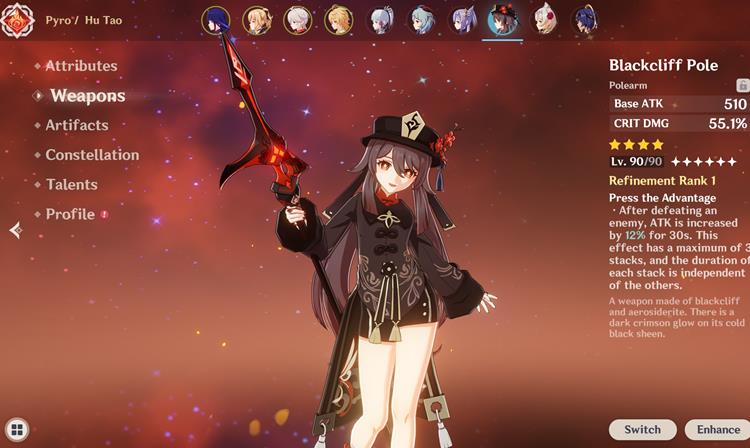Switch the equipped weapon
The image size is (750, 448).
click(x=642, y=429)
